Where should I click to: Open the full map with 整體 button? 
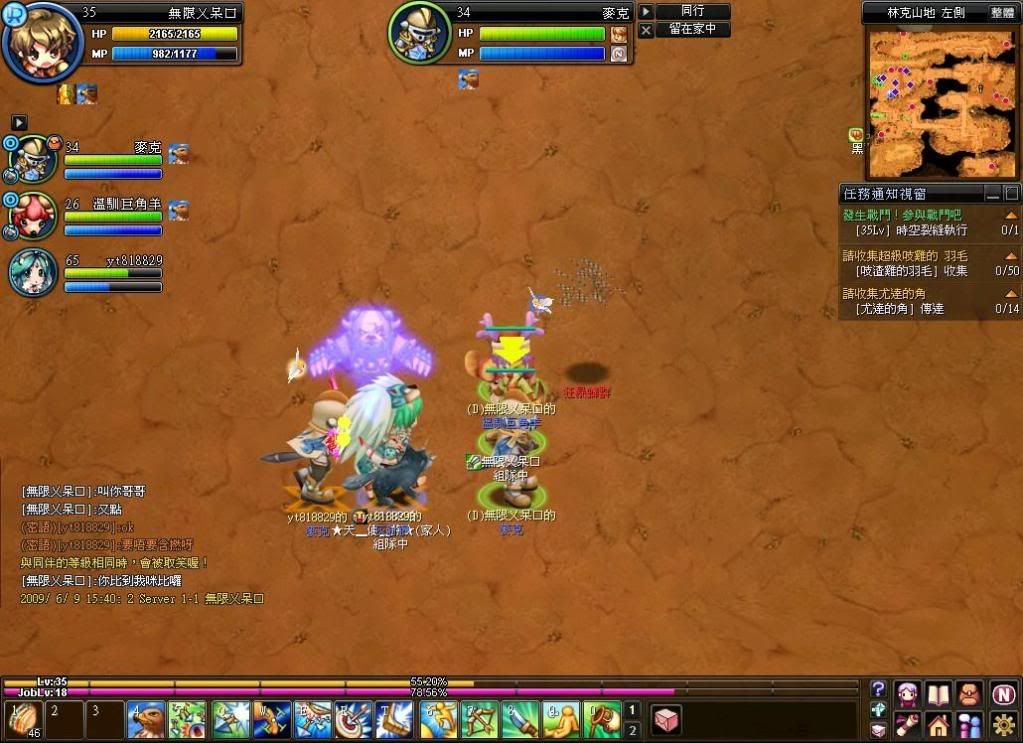coord(1002,12)
